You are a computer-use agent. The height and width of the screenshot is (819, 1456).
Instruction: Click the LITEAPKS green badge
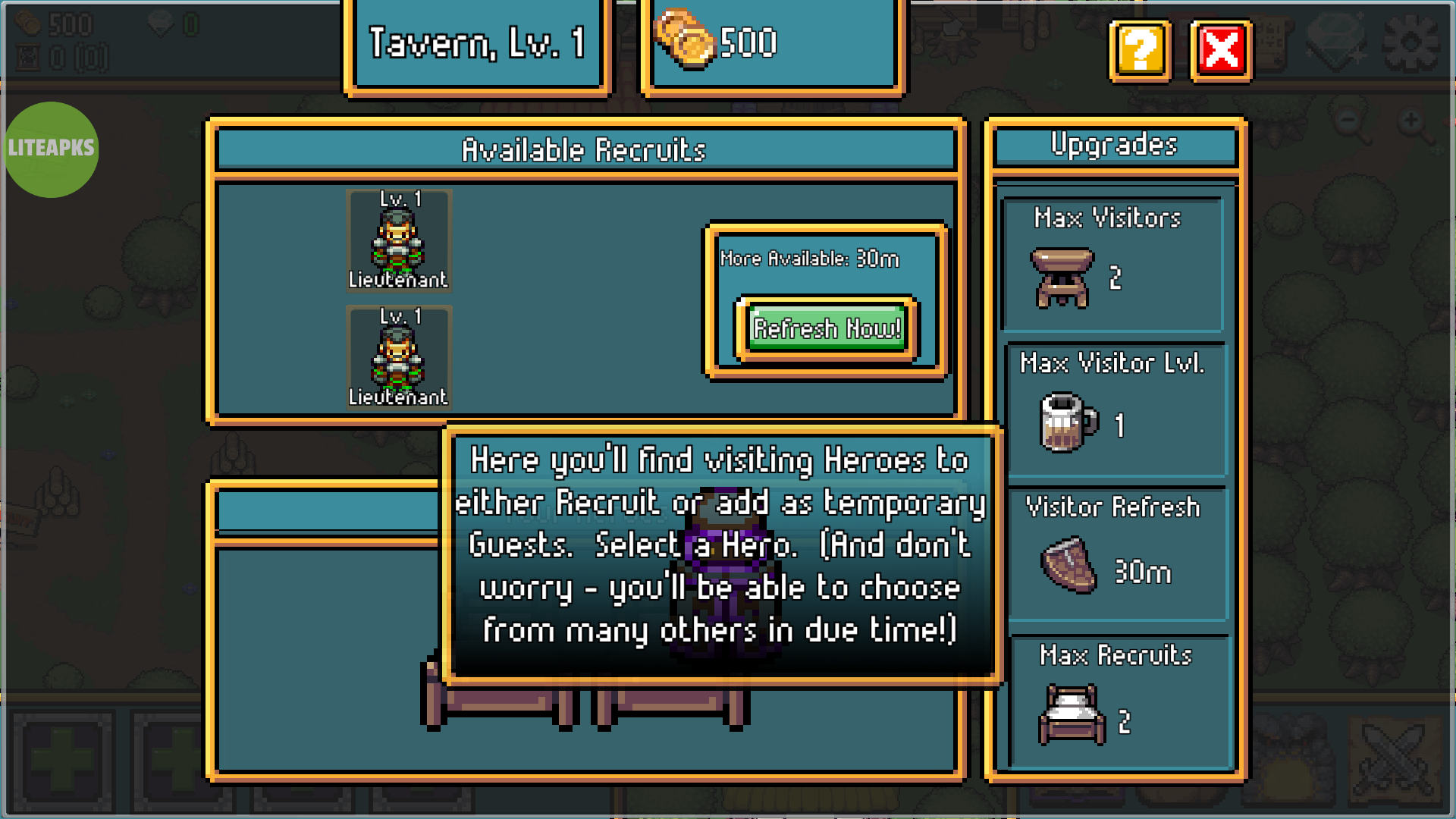tap(52, 149)
